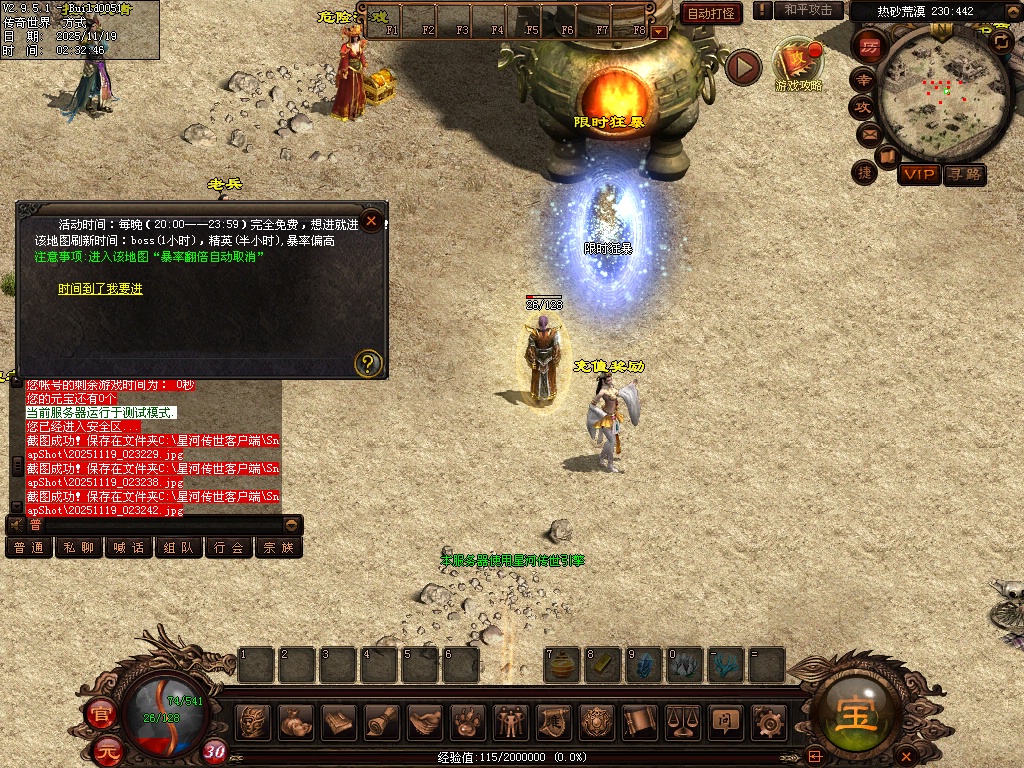Toggle the 自动打怪 auto-fight button
The height and width of the screenshot is (768, 1024).
pos(712,13)
